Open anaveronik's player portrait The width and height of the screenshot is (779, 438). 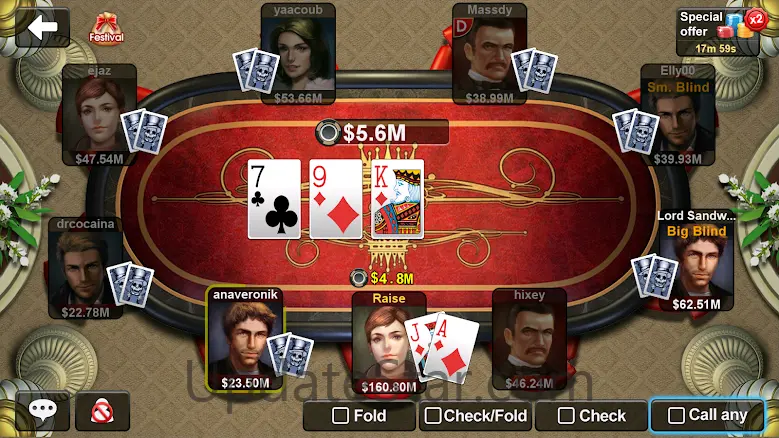pyautogui.click(x=245, y=336)
